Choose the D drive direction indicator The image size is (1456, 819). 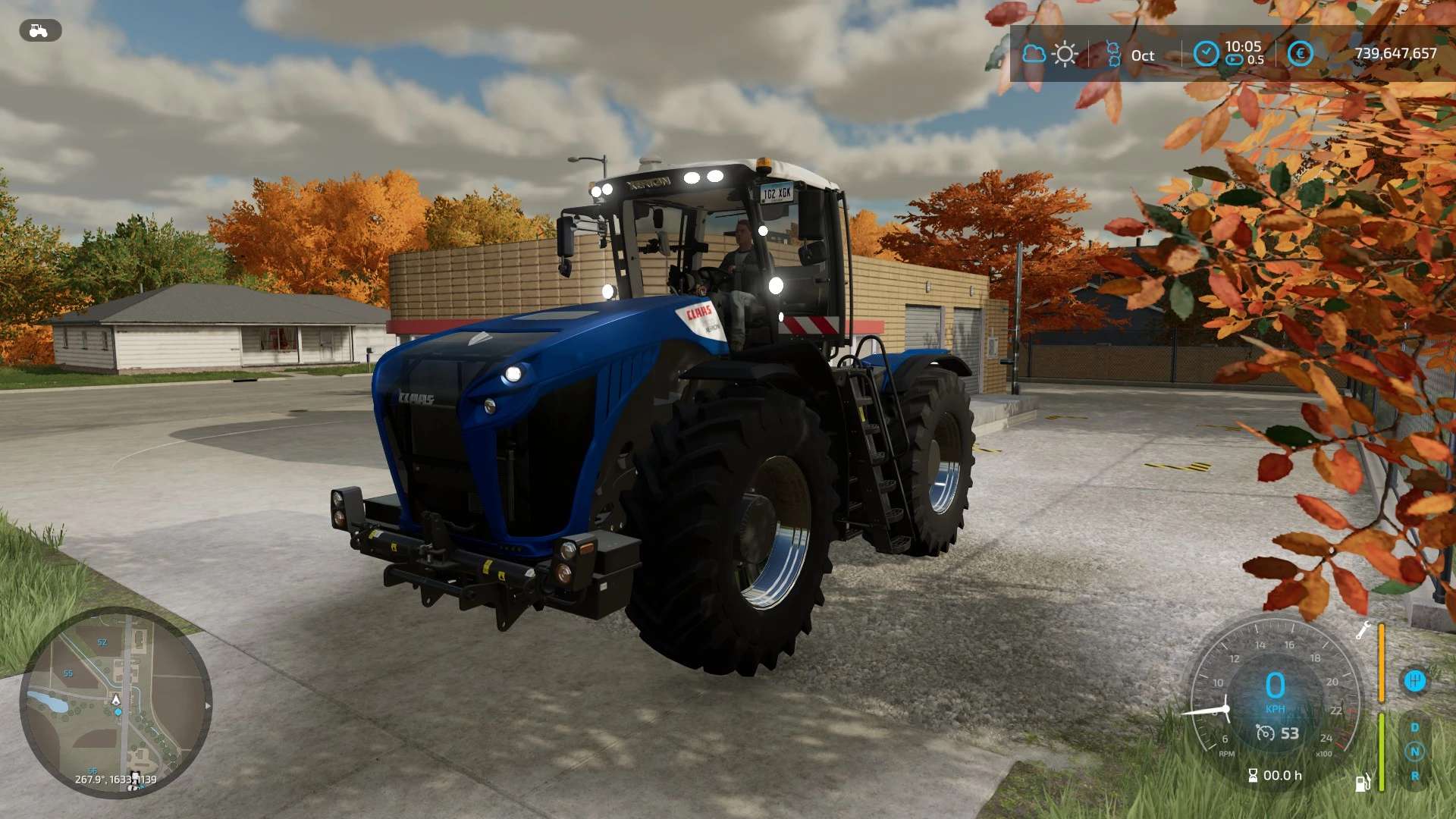click(1414, 727)
